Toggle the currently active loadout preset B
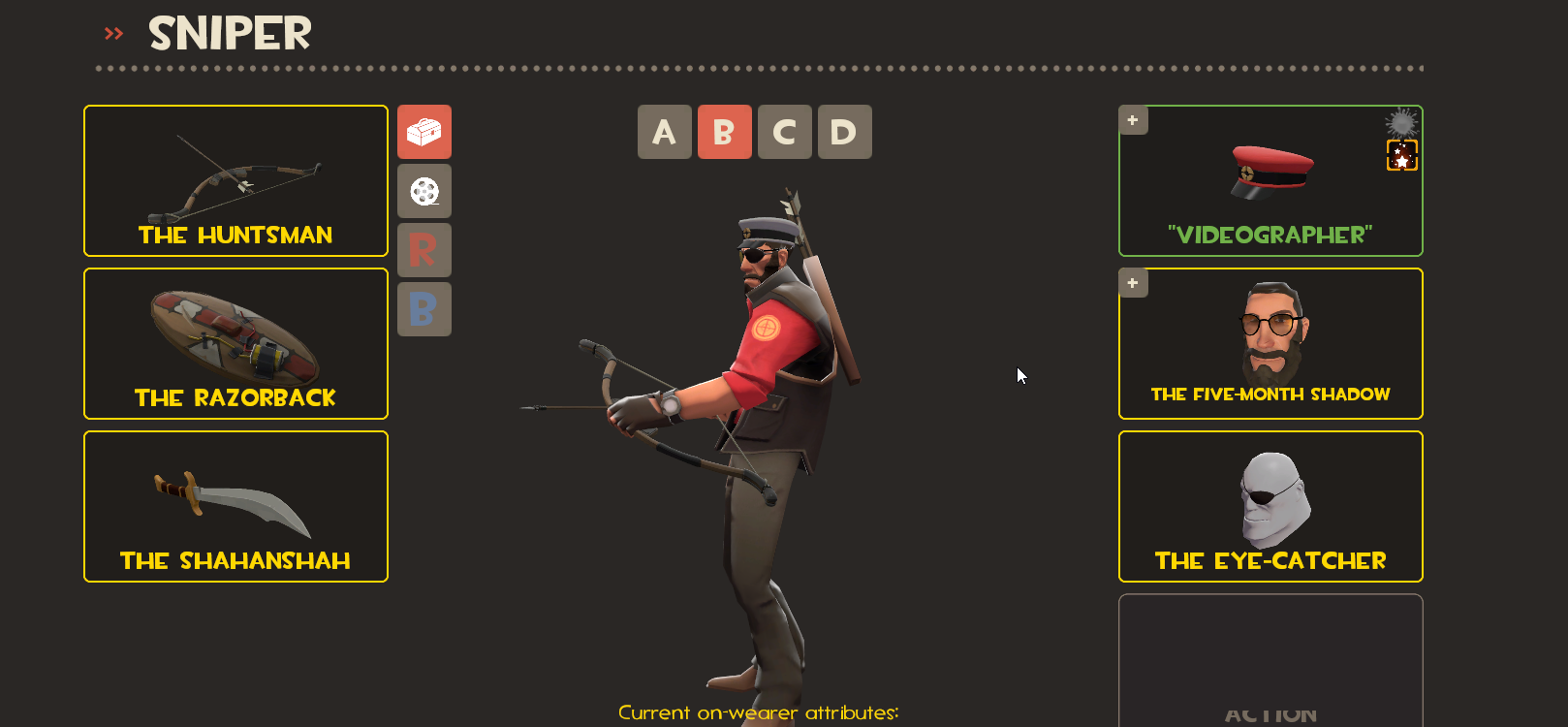1568x727 pixels. pyautogui.click(x=725, y=132)
